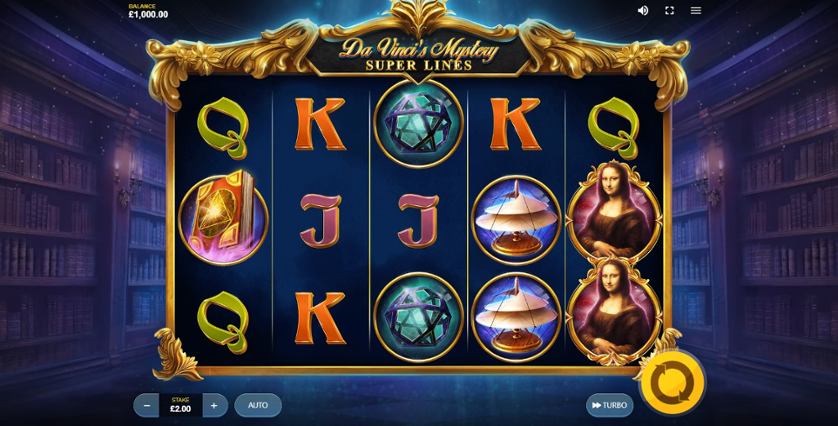Mute the game sound

click(x=643, y=11)
